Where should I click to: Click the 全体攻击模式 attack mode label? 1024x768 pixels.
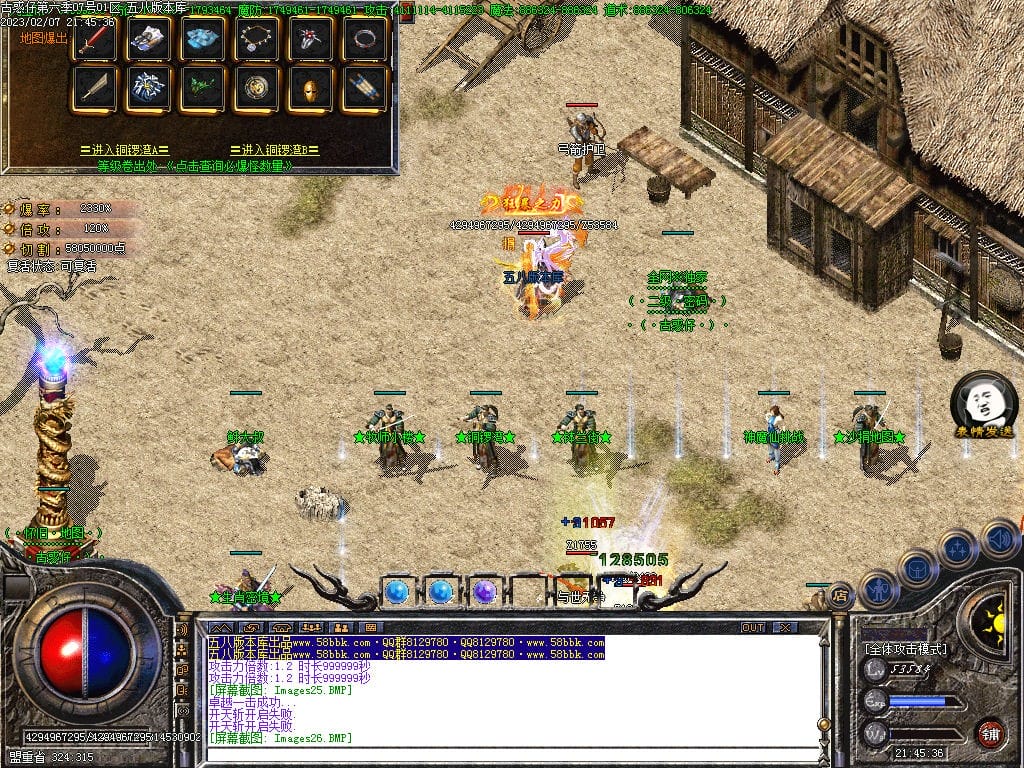click(906, 649)
